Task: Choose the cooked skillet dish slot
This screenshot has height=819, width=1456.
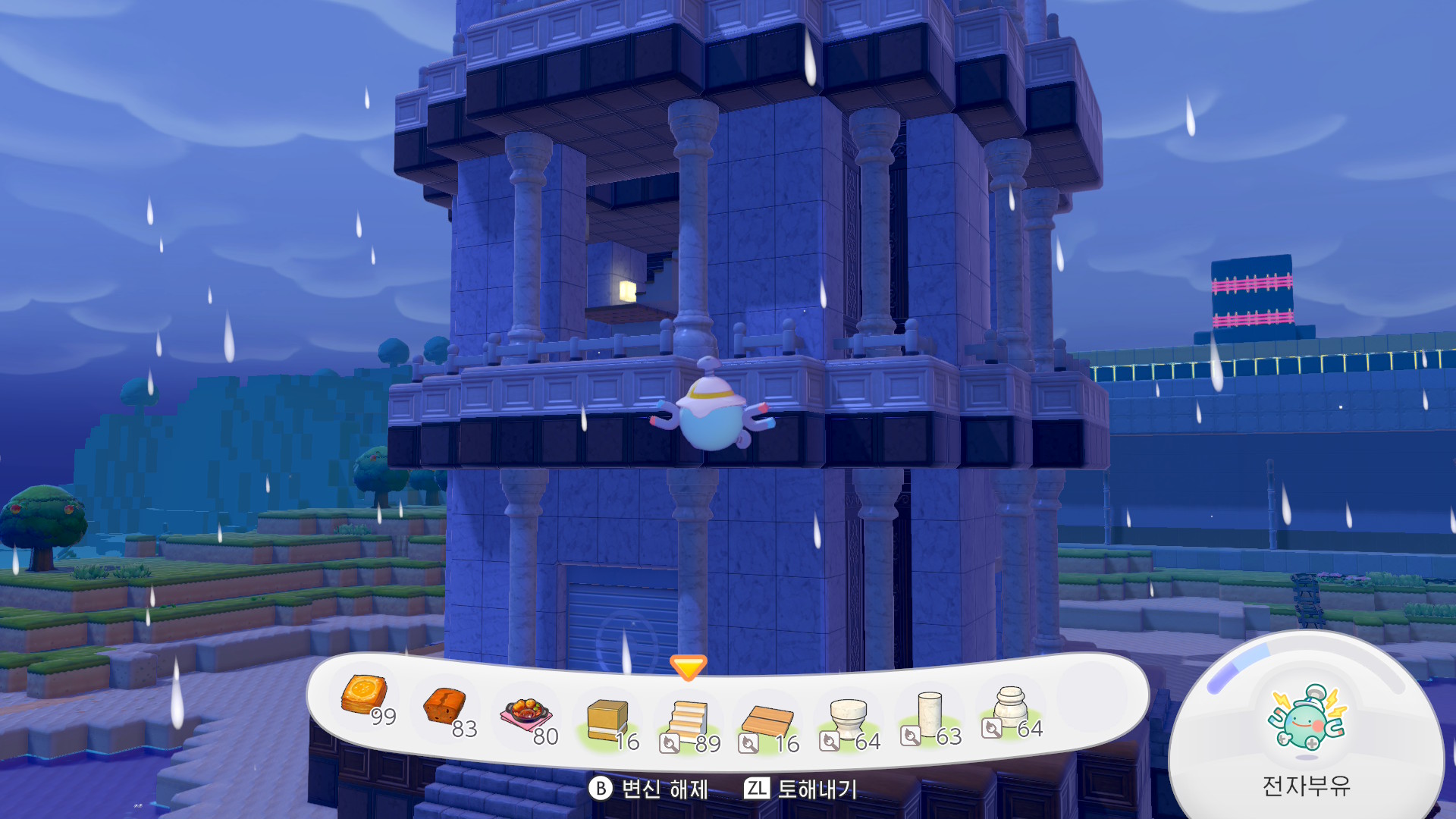Action: point(525,714)
